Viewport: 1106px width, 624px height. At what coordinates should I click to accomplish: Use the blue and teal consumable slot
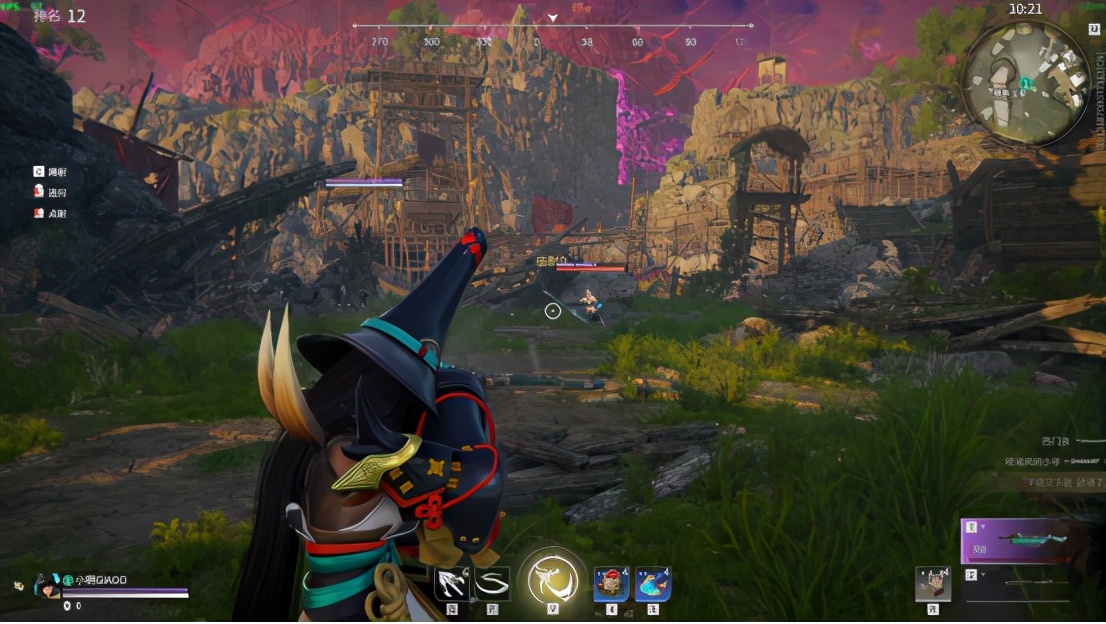(653, 584)
